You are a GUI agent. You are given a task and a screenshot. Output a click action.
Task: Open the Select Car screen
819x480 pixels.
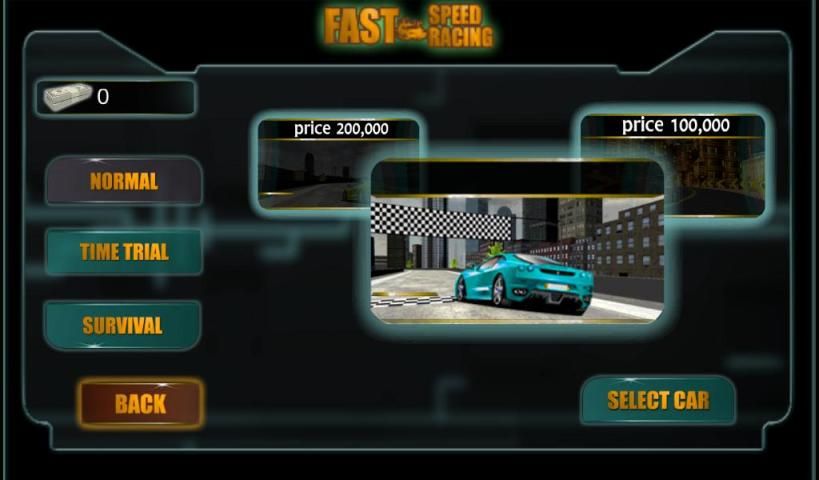(x=658, y=400)
